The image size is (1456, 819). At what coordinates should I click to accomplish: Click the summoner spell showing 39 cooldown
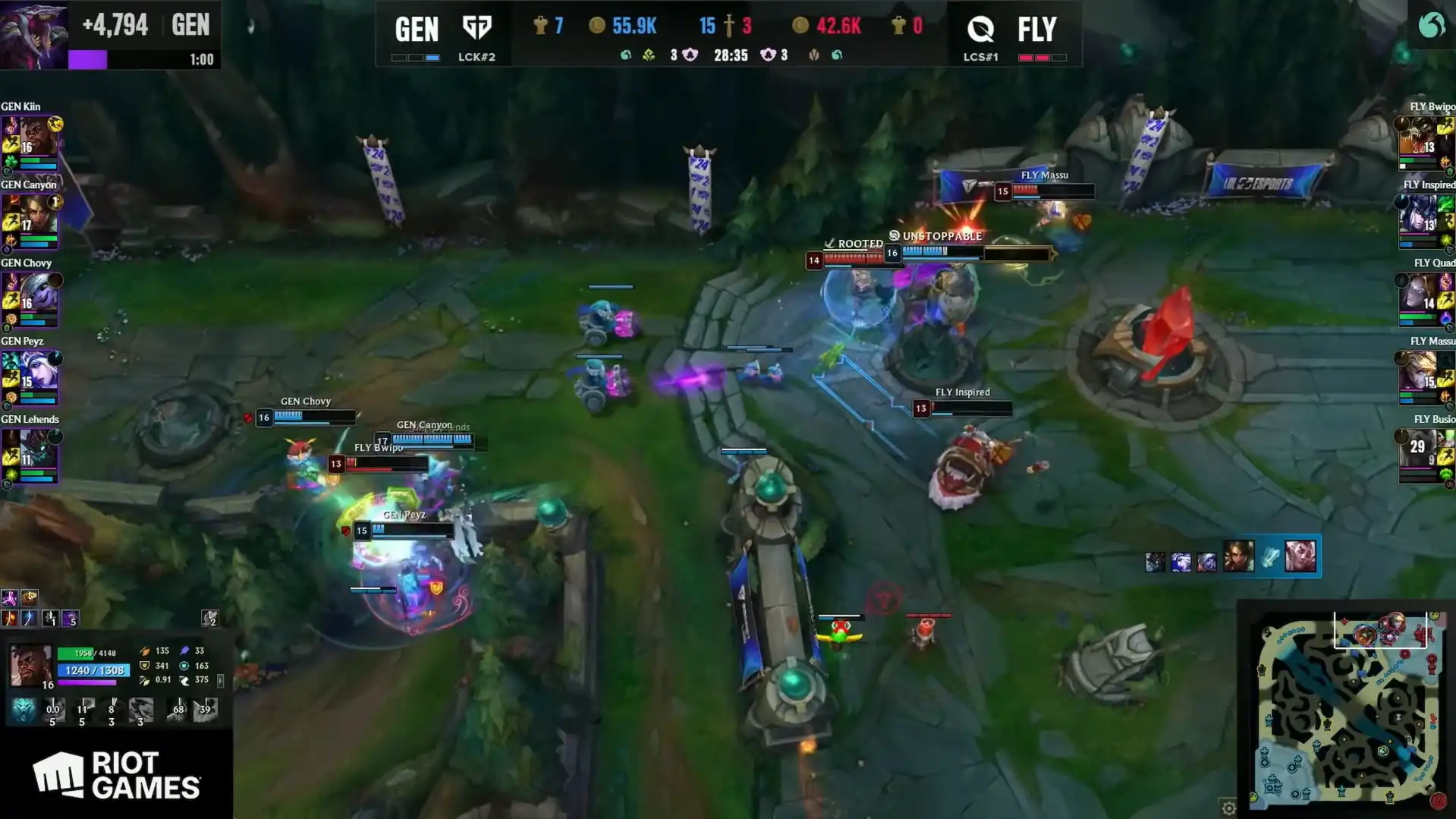(x=206, y=710)
